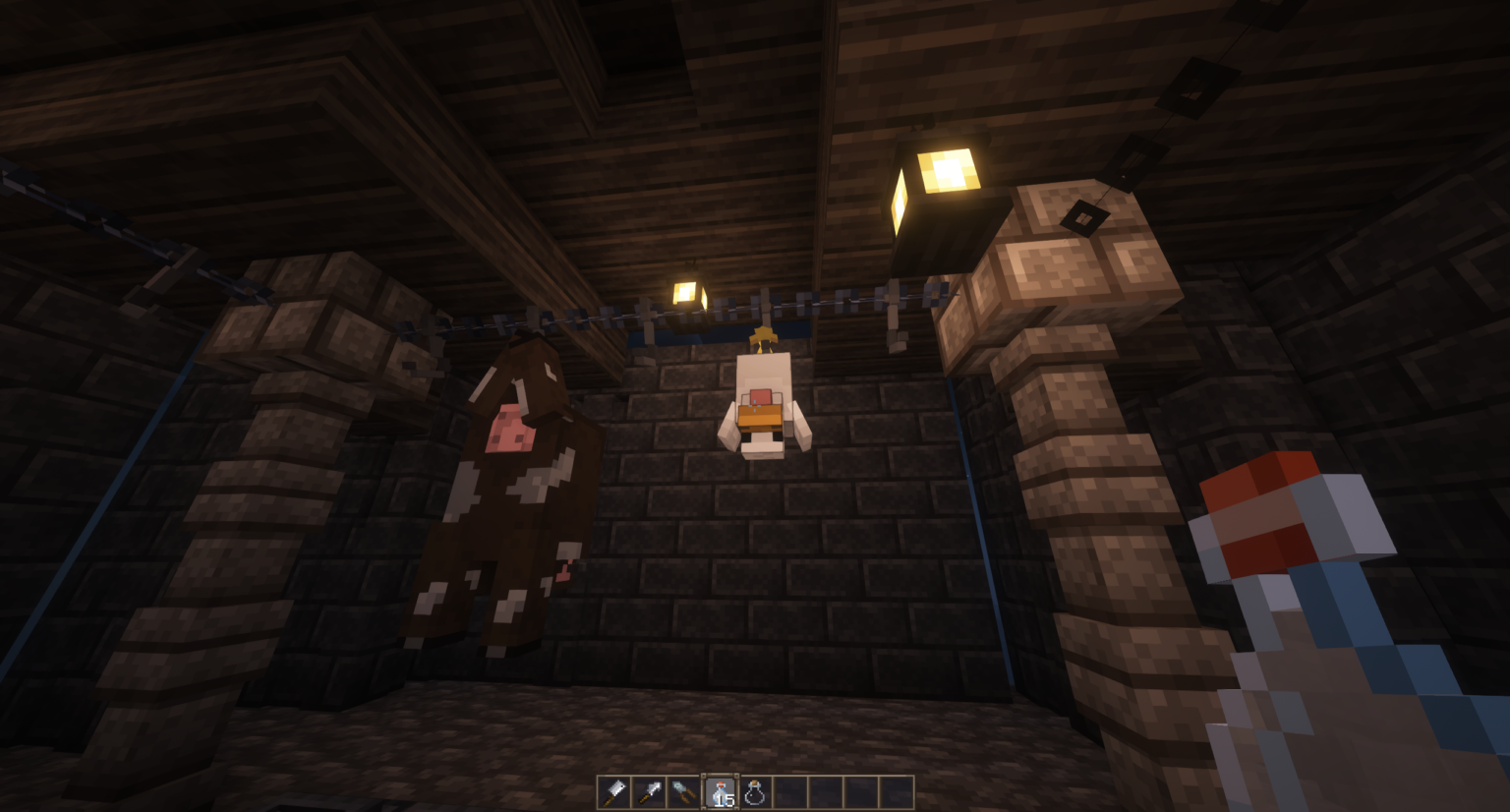The image size is (1510, 812).
Task: Click the hanging cow carcass
Action: click(x=511, y=492)
